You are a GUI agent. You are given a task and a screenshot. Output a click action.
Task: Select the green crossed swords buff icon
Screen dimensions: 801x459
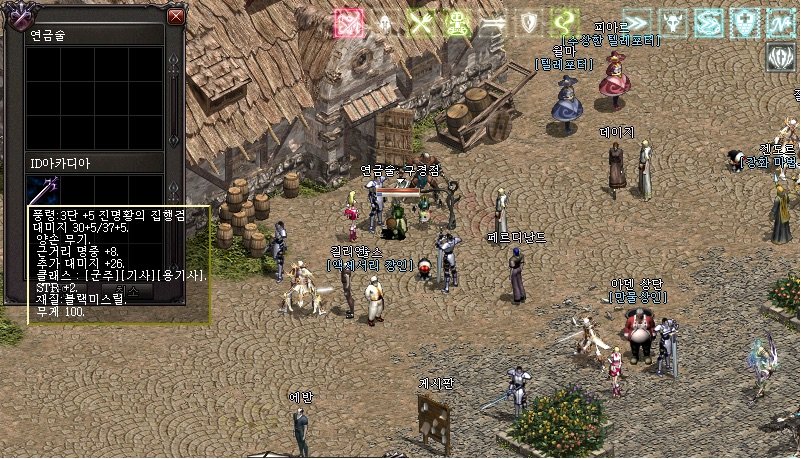click(421, 23)
